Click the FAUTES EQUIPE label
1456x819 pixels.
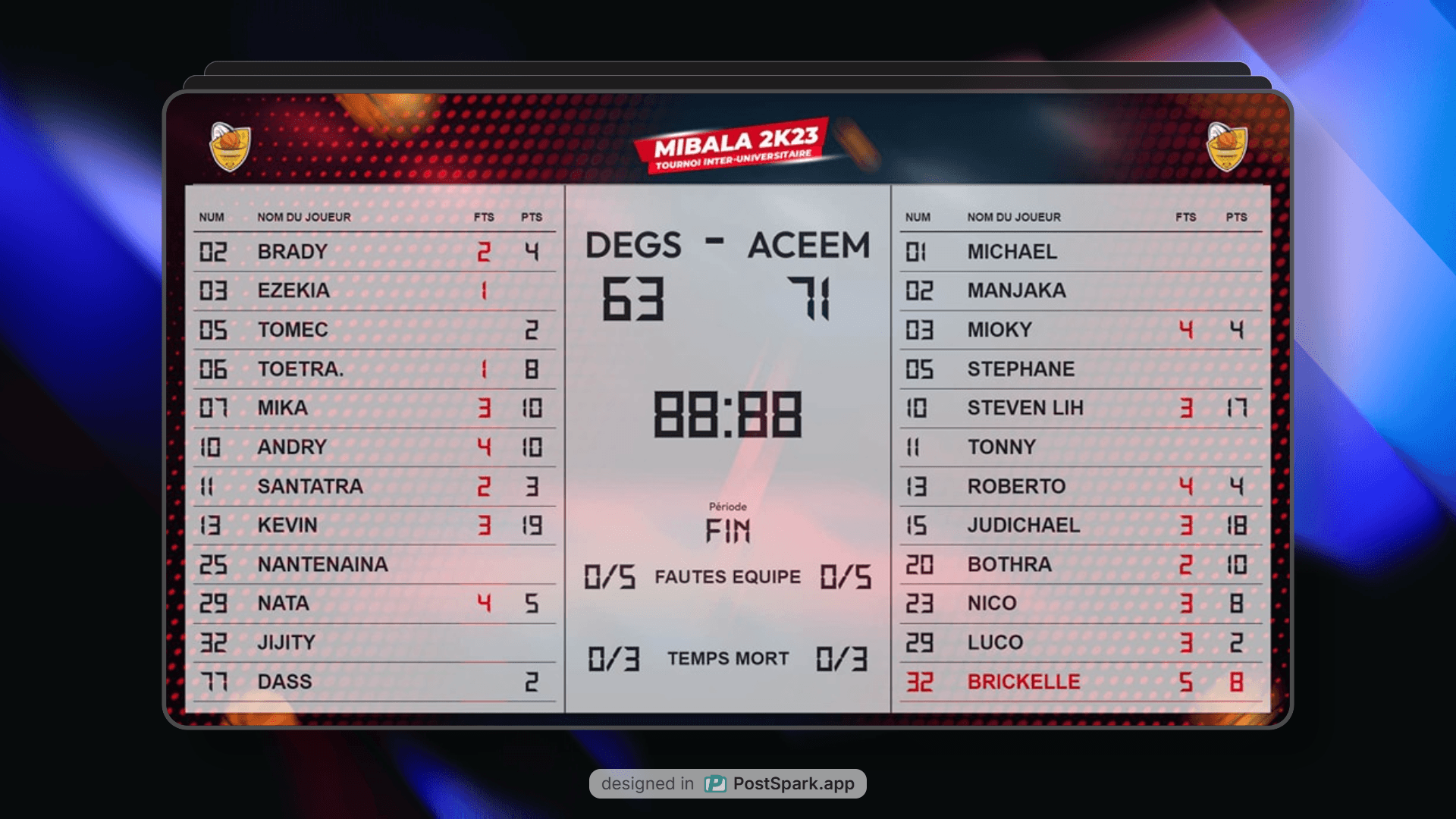[x=726, y=576]
